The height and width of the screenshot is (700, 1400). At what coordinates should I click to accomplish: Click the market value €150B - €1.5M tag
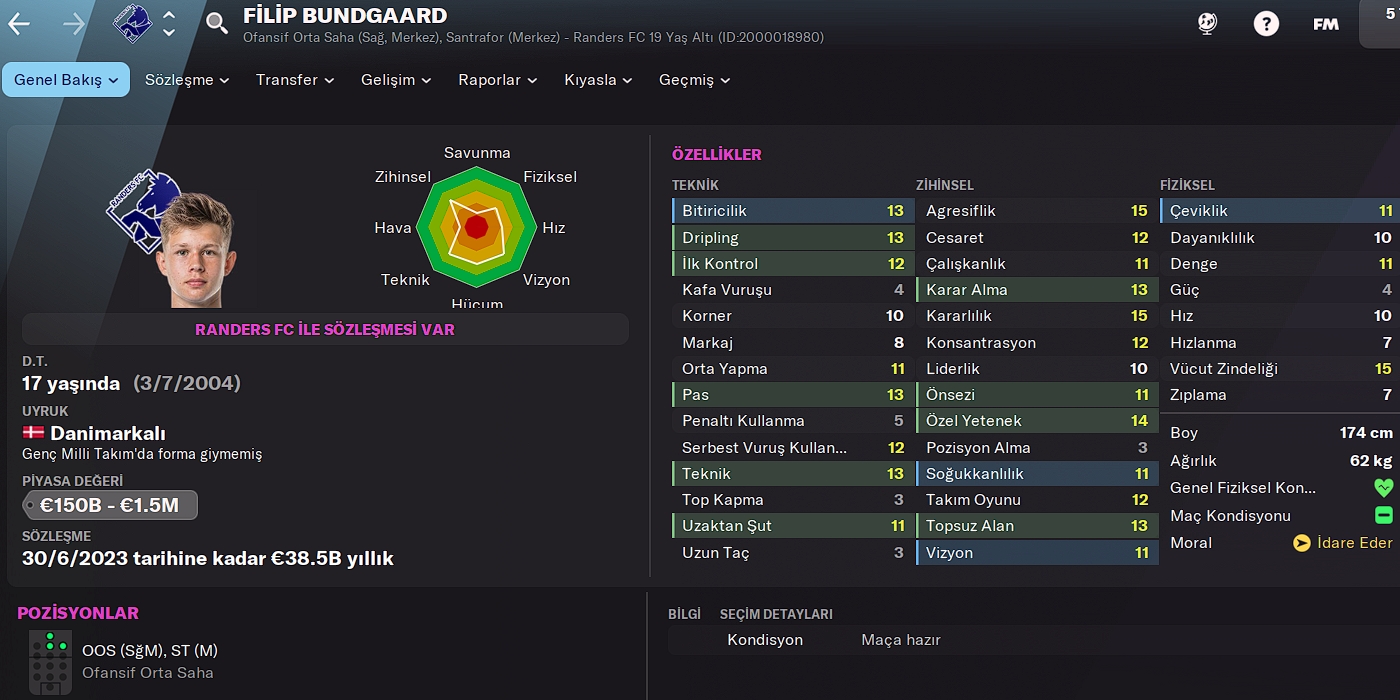coord(110,505)
